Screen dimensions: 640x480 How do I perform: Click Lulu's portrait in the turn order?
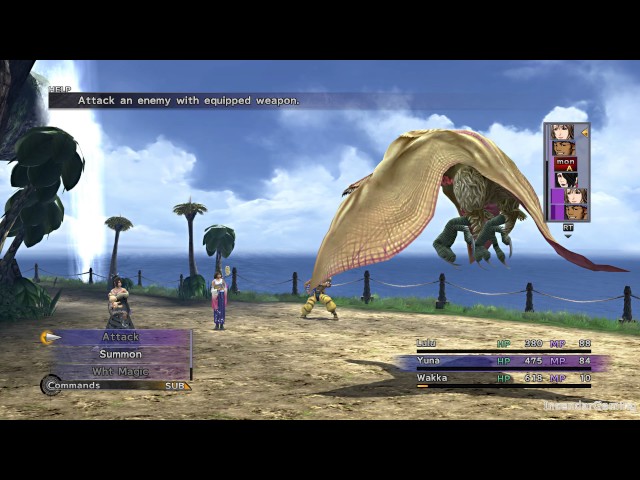point(566,180)
